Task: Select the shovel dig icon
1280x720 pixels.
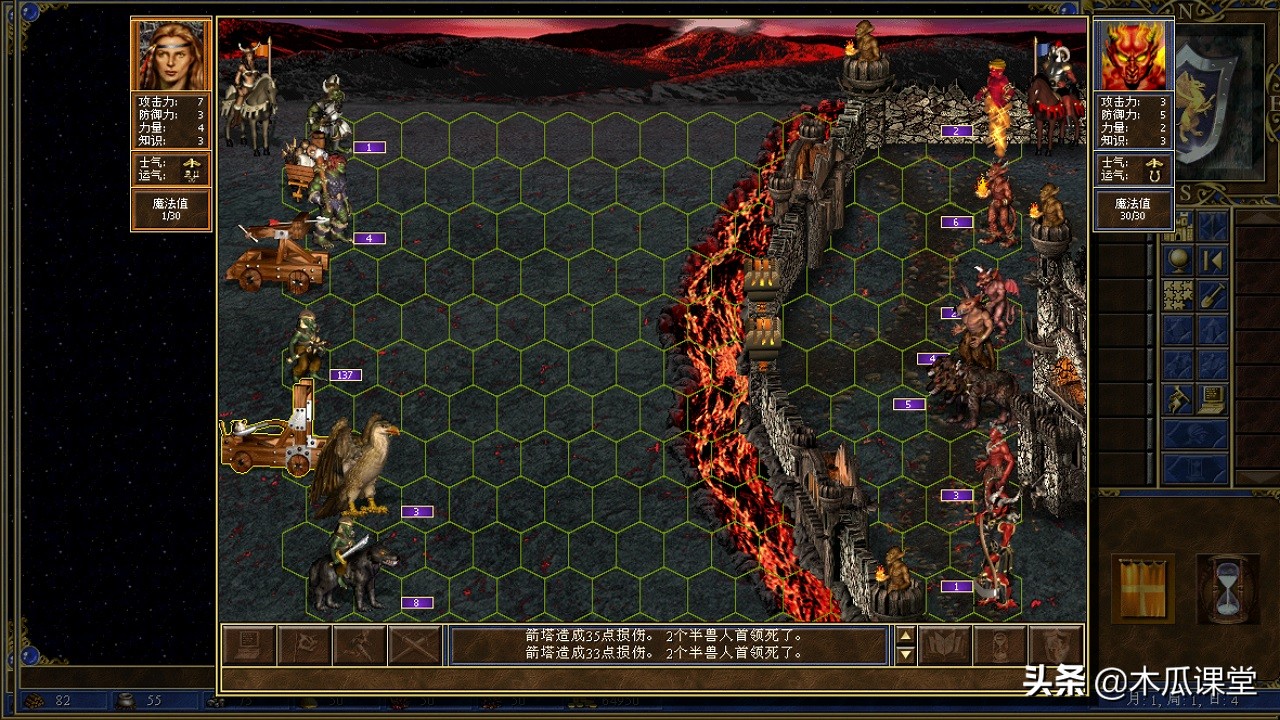Action: 1213,296
